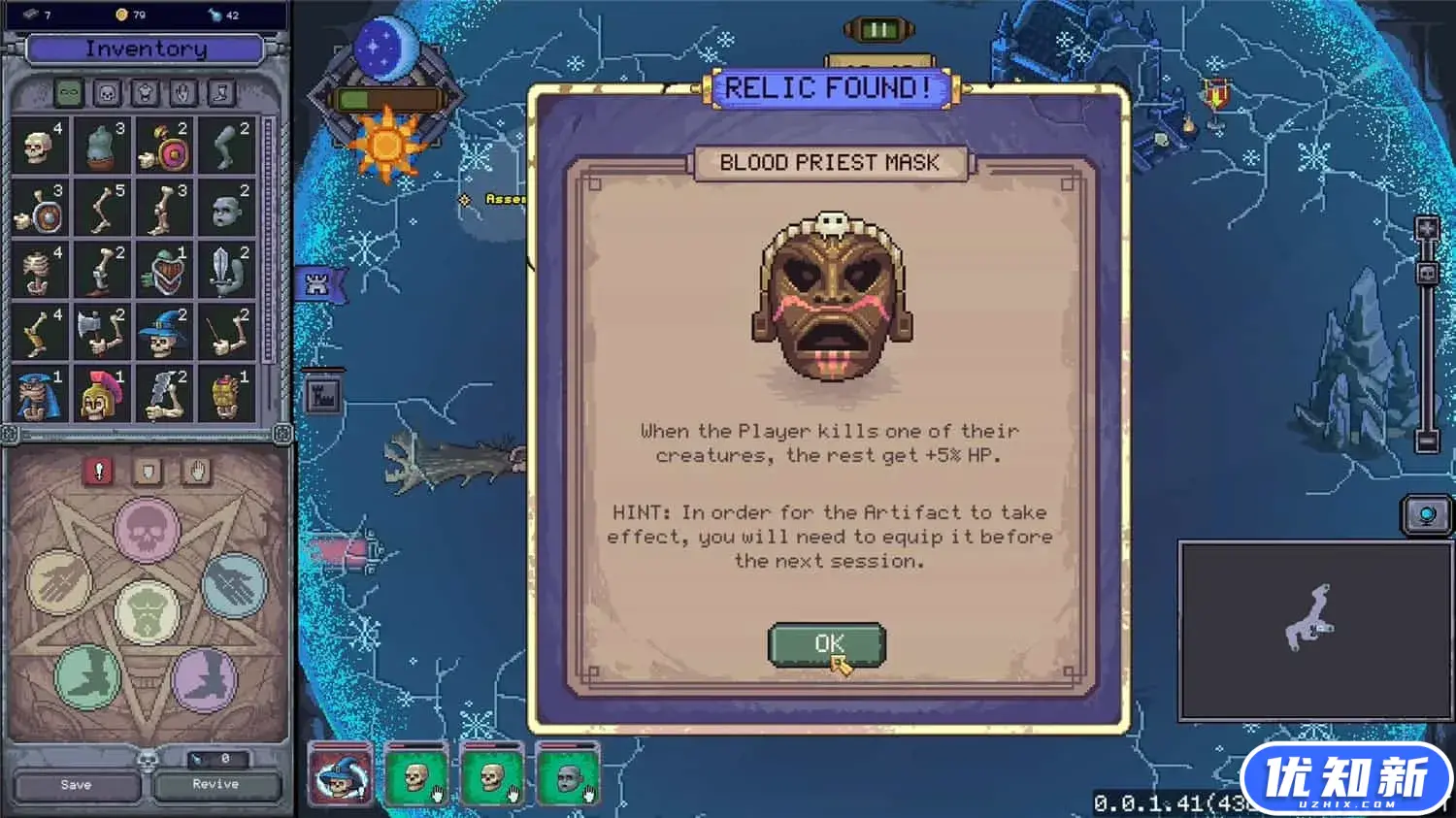
Task: Switch to the torso filter tab
Action: tap(146, 92)
